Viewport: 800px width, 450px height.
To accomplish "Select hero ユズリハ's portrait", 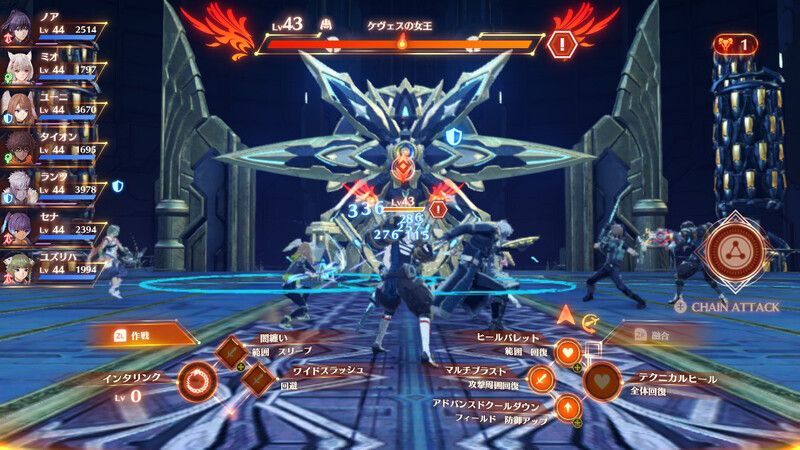I will (x=18, y=267).
